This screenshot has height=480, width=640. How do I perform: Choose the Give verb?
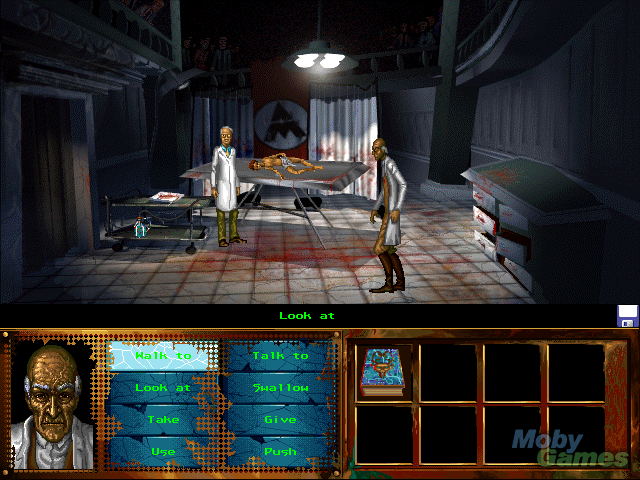coord(280,420)
